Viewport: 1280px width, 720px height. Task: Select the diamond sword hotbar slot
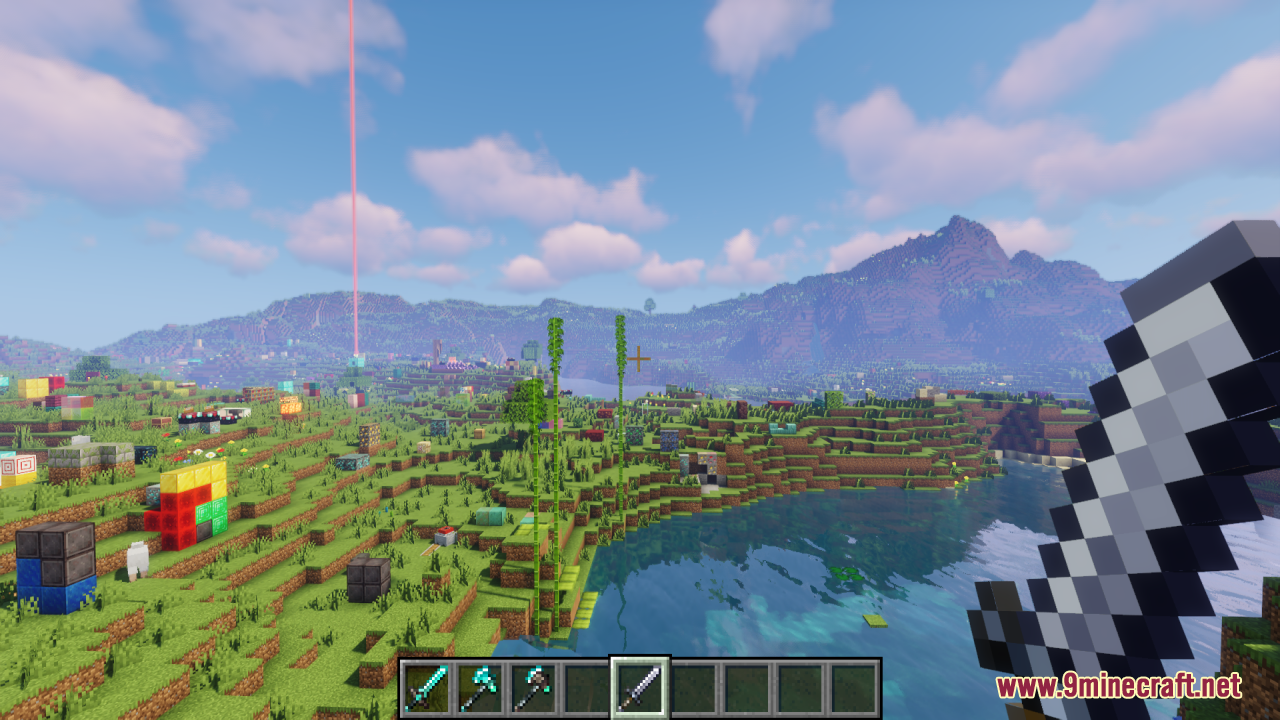point(426,687)
